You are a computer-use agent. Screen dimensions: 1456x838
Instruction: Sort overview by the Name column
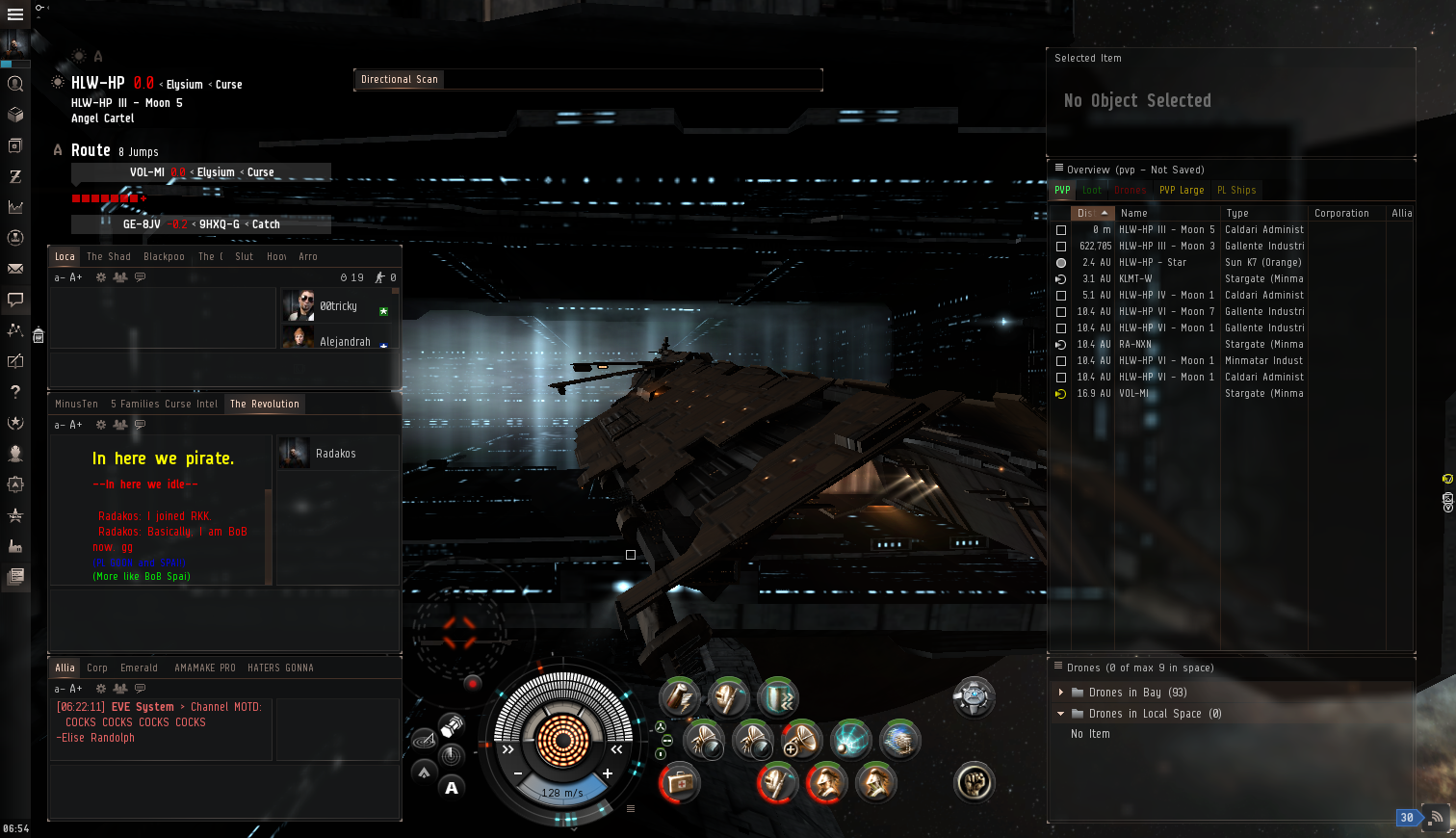pos(1134,214)
